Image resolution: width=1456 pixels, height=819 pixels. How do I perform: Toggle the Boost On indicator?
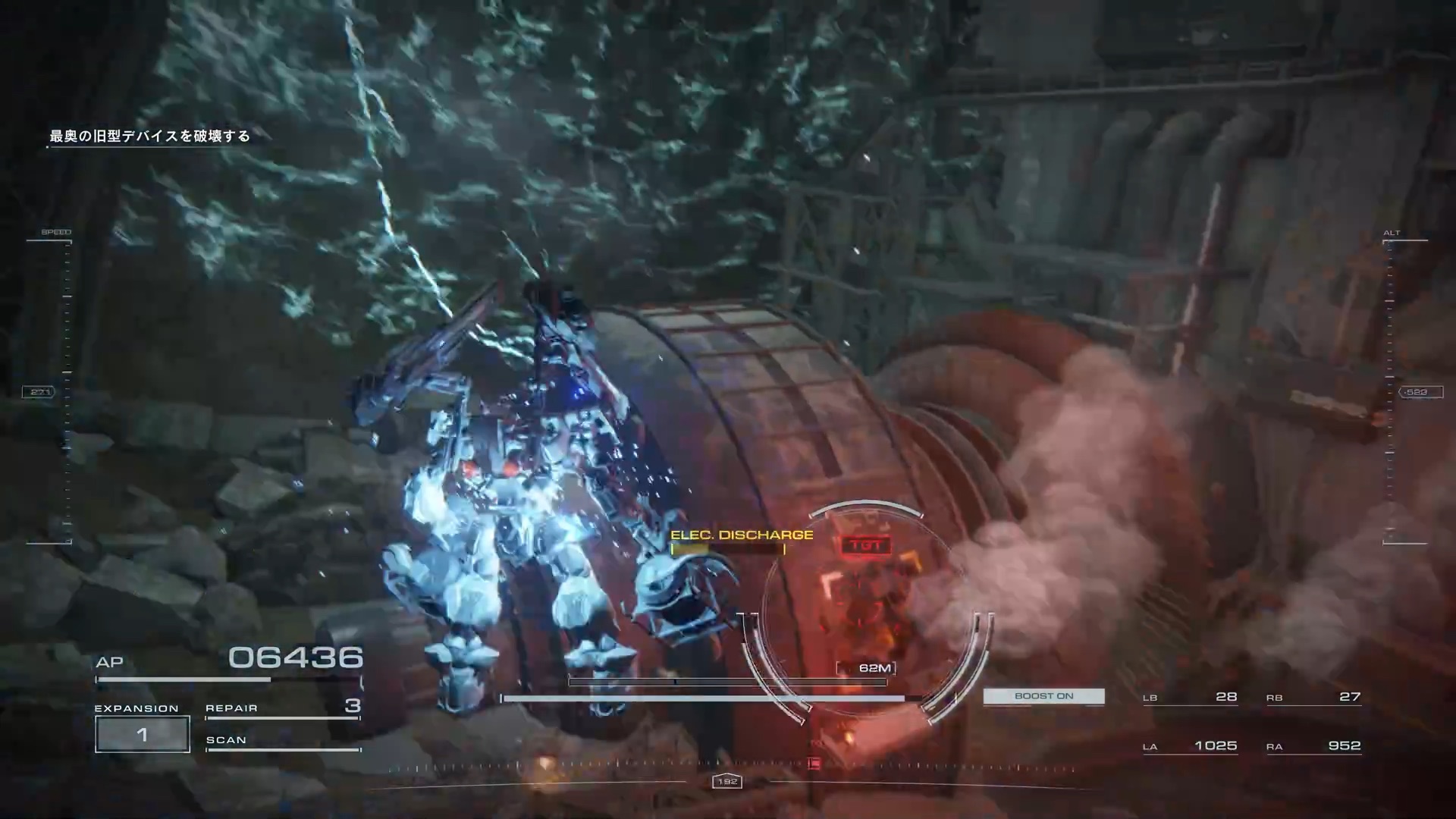1043,696
